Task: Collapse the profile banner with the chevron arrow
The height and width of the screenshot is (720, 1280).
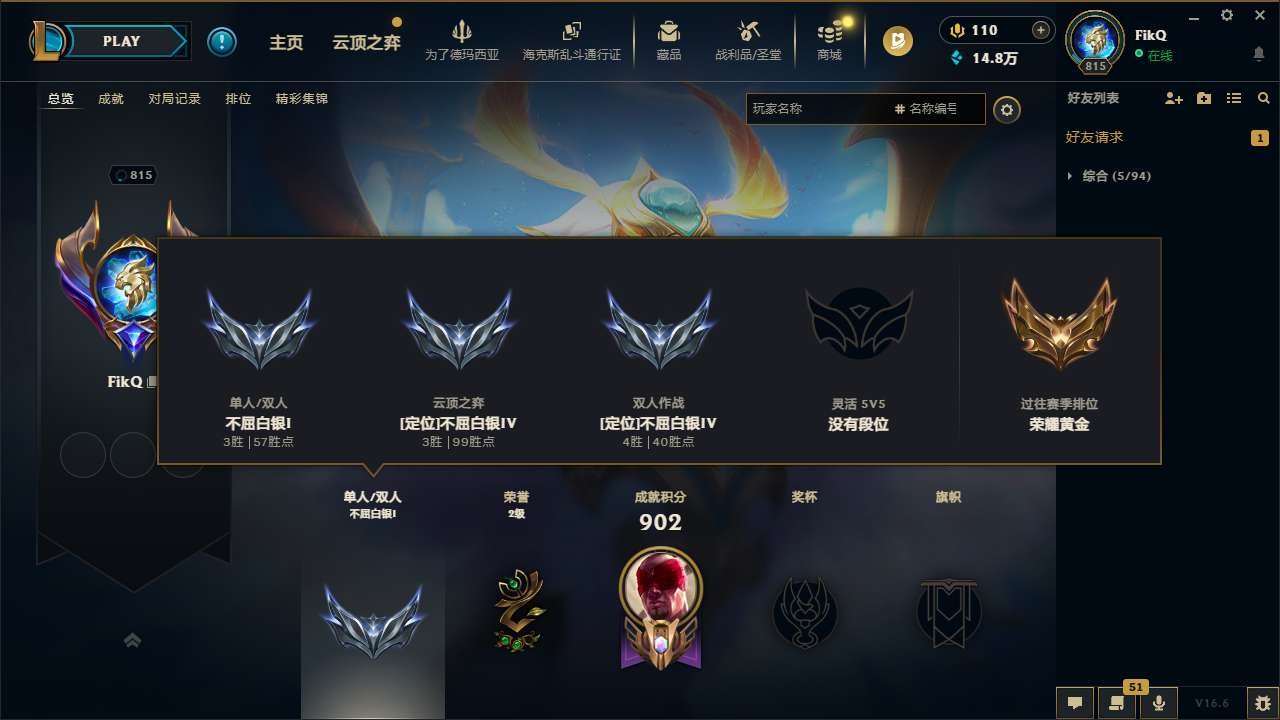Action: click(x=133, y=640)
